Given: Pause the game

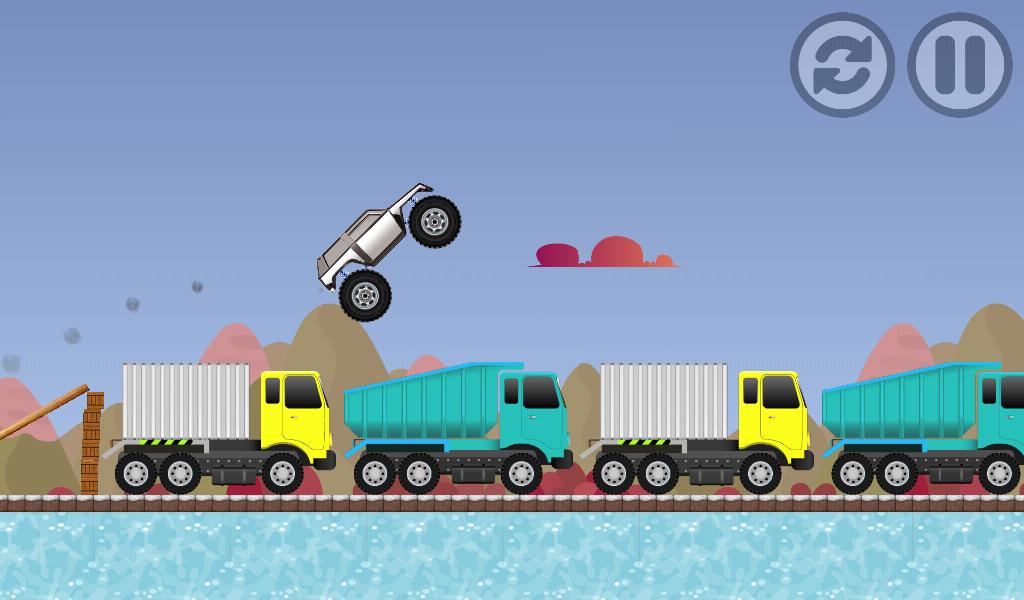Looking at the screenshot, I should click(x=959, y=65).
